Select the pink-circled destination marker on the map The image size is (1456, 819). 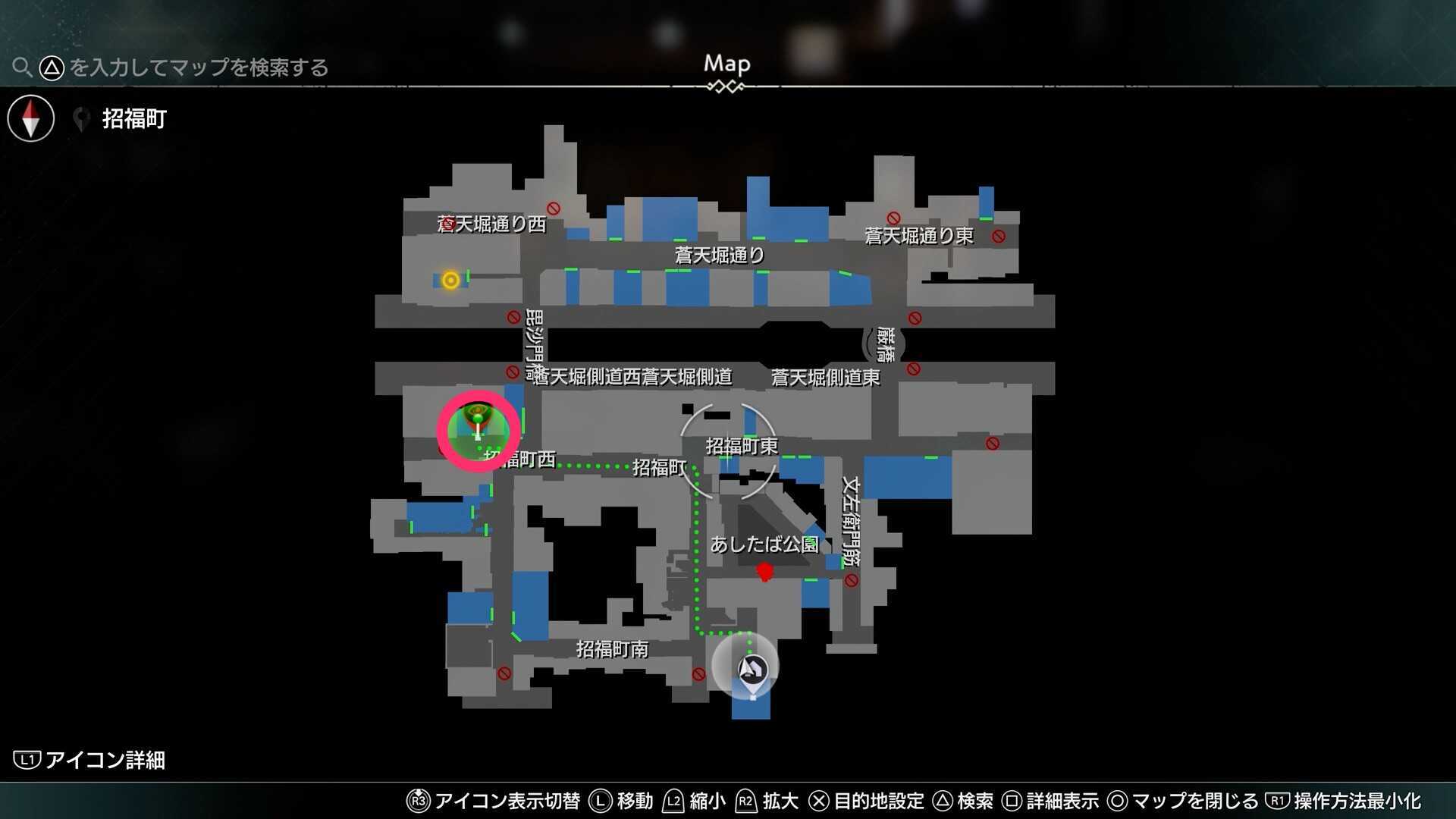click(x=476, y=429)
